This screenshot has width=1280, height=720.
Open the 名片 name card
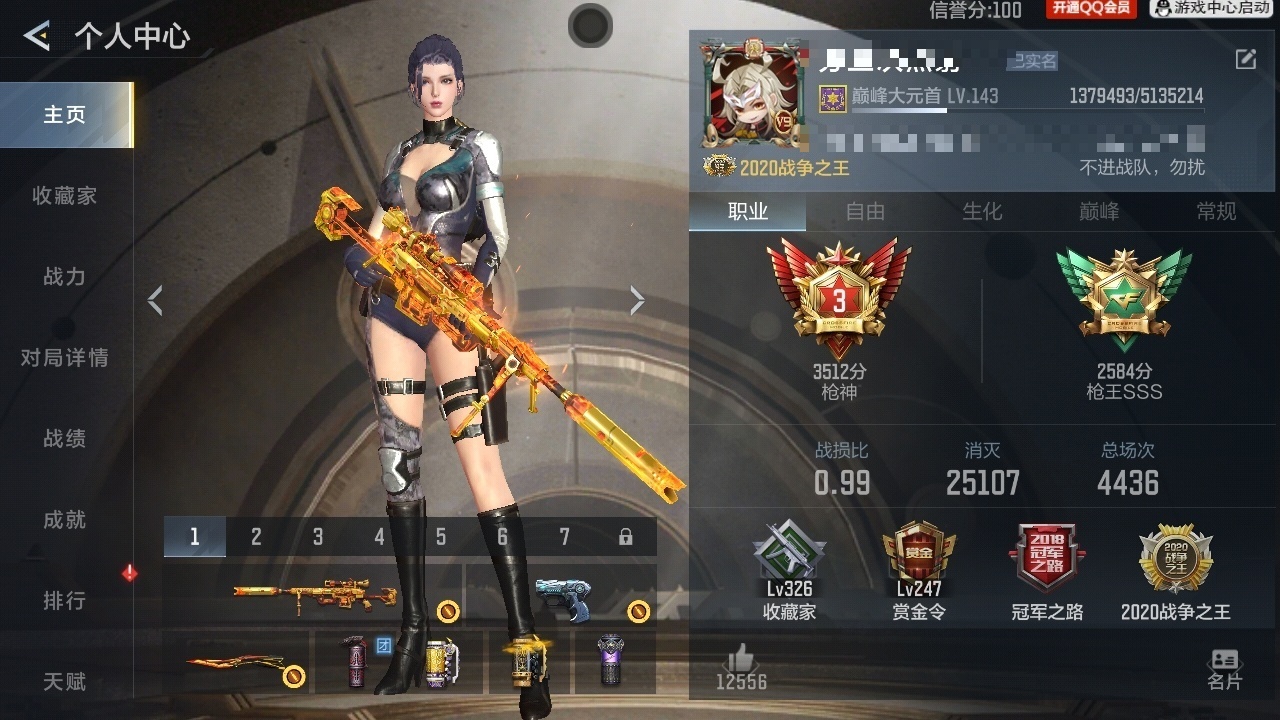point(1224,668)
